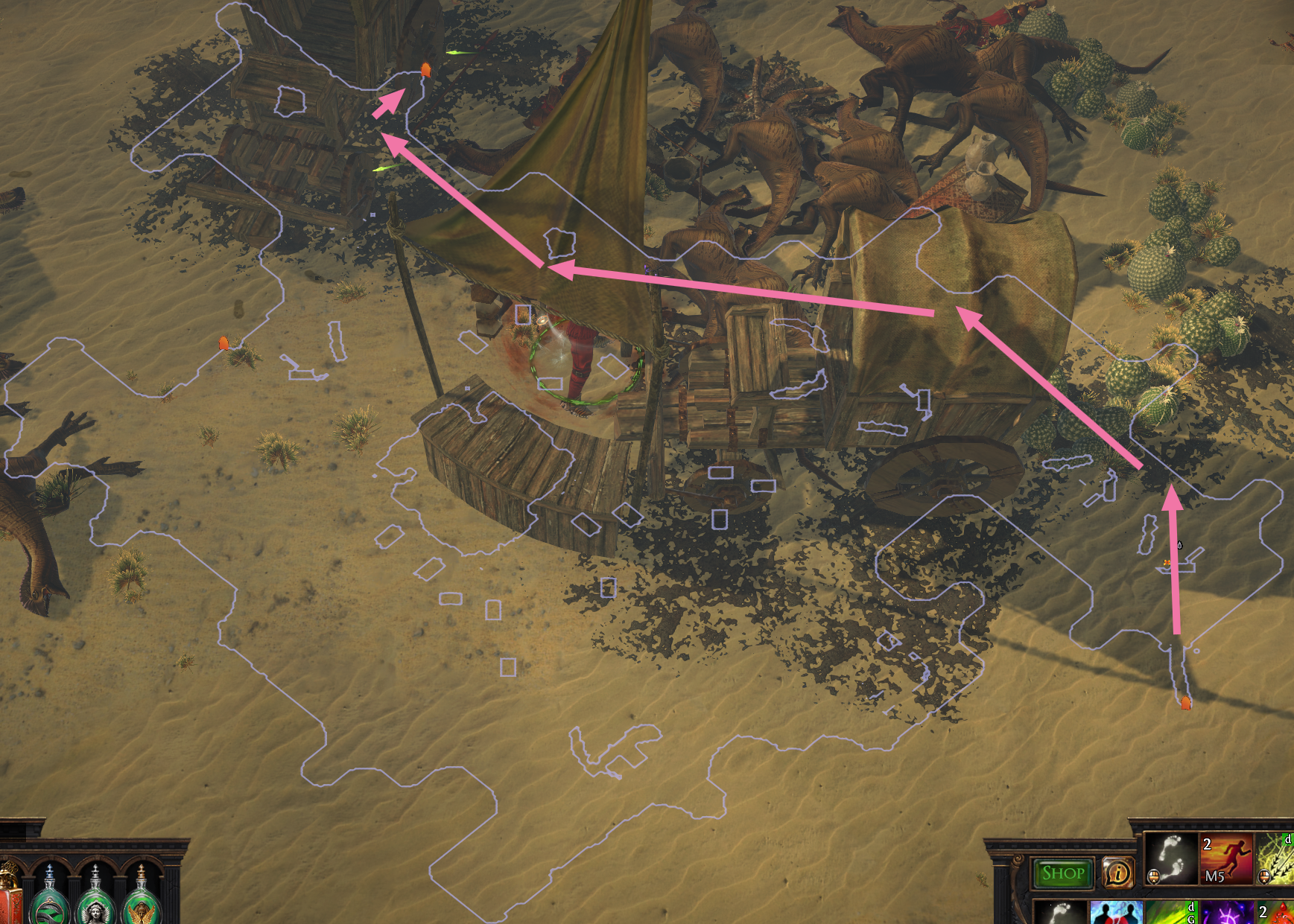Activate the two blue silhouettes skill
Image resolution: width=1294 pixels, height=924 pixels.
(x=1116, y=913)
